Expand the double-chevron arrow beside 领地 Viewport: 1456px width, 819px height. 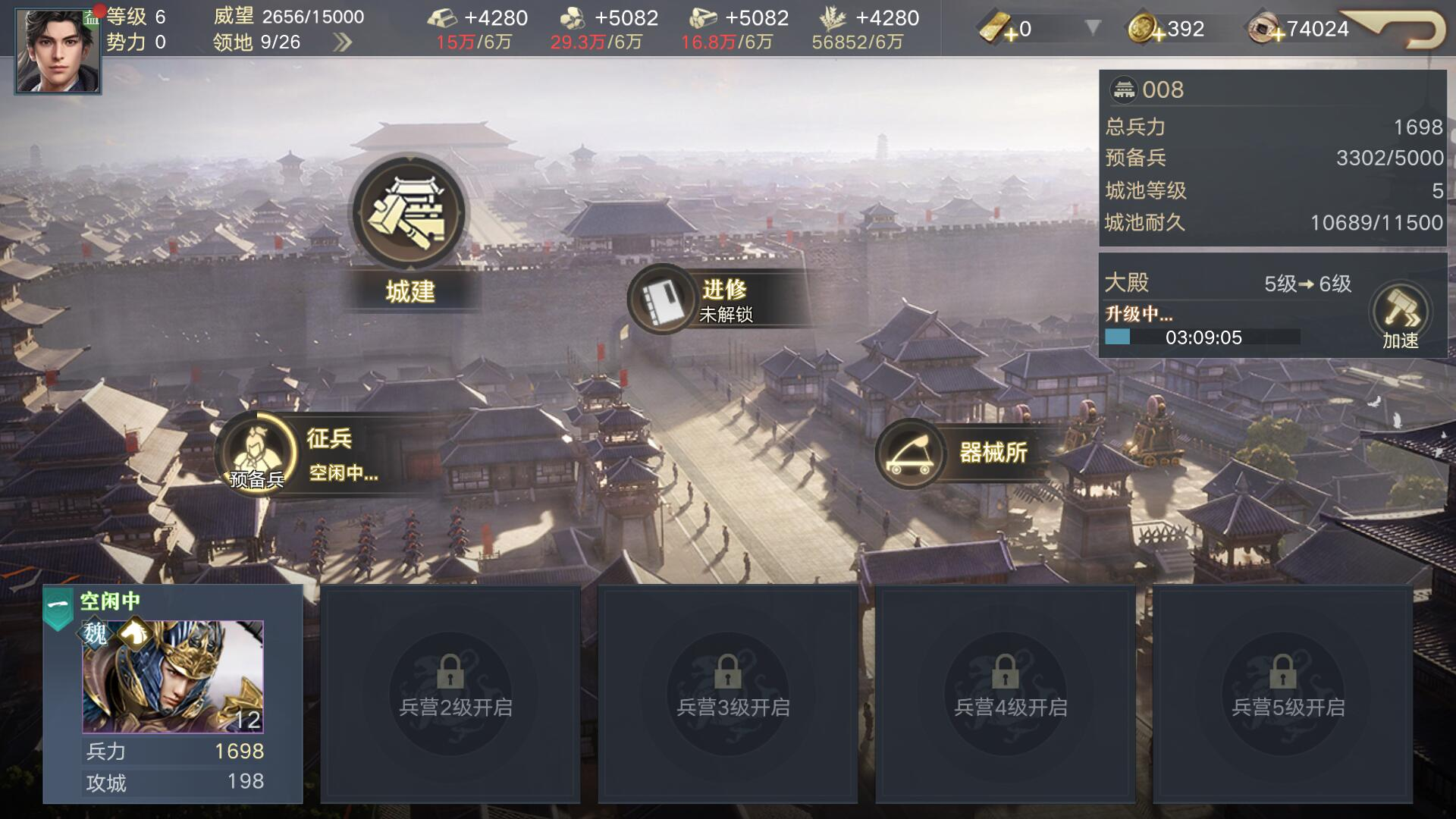[343, 42]
